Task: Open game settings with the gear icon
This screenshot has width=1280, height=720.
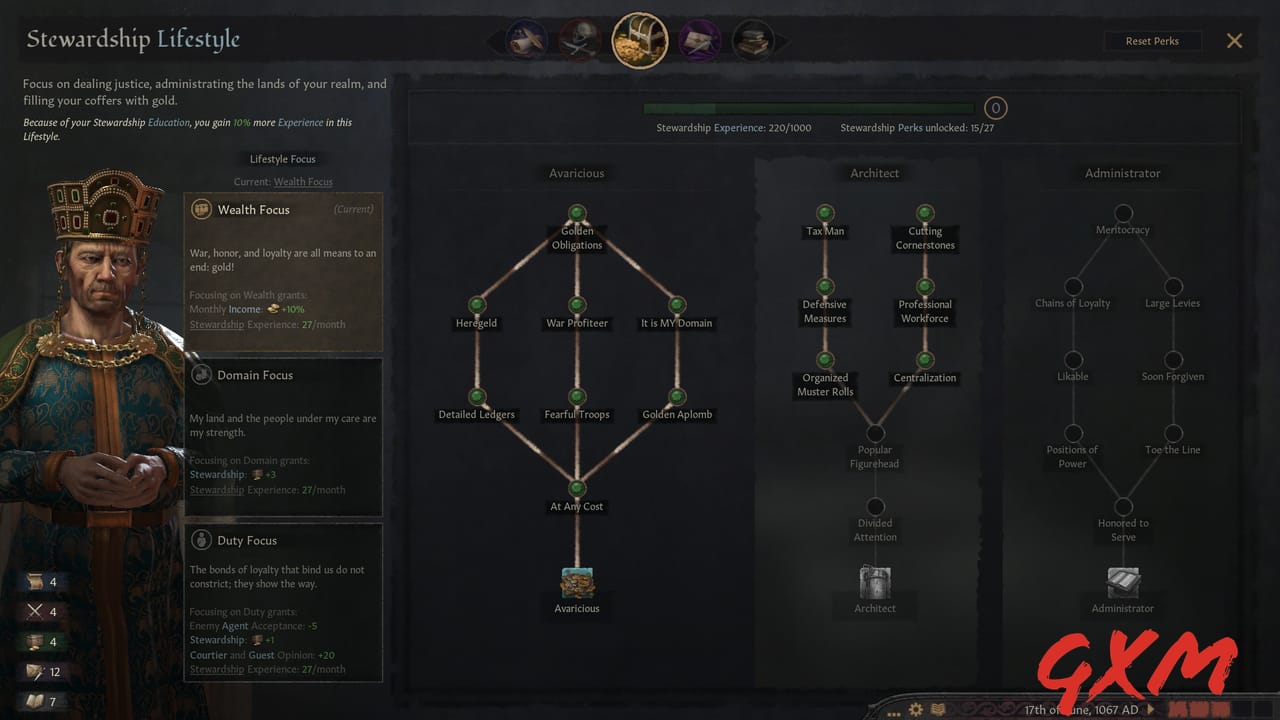Action: tap(915, 708)
